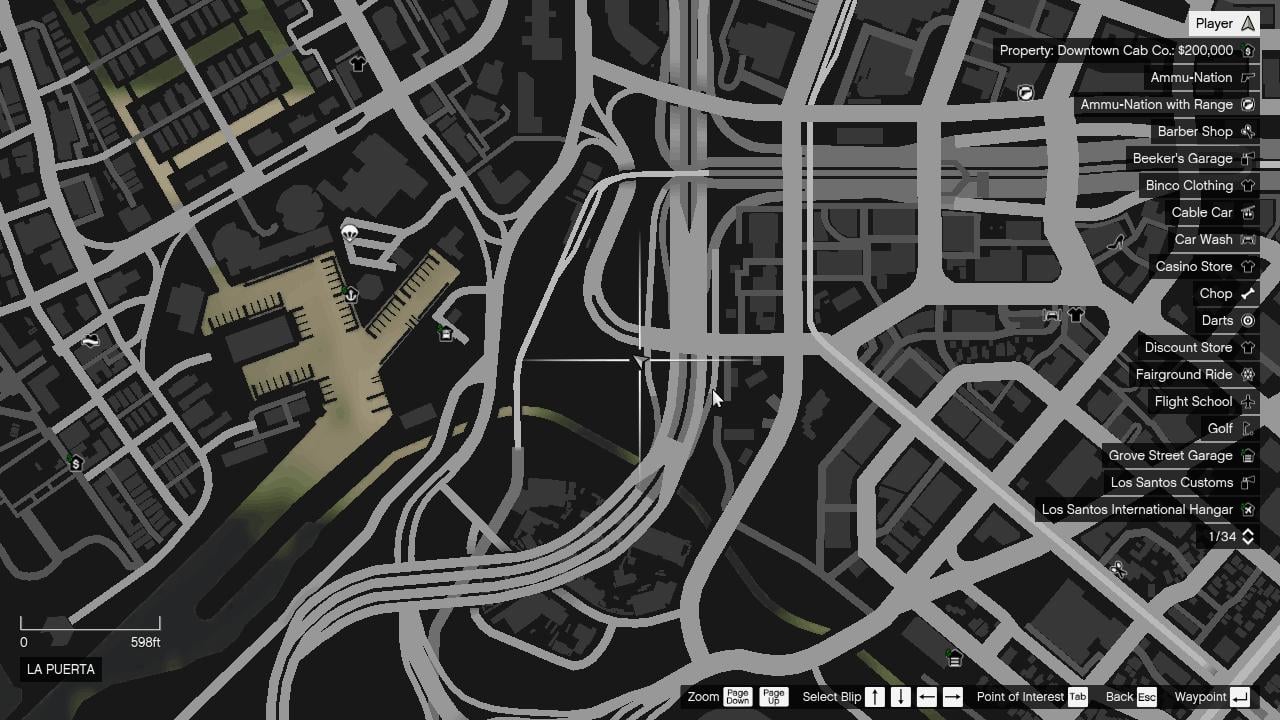Select the high-heel shoe blip on the map

point(1117,240)
